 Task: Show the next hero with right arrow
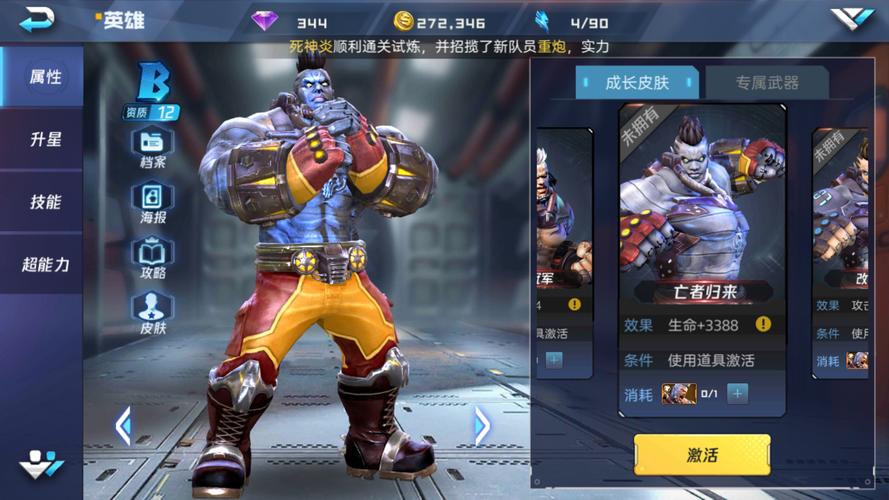(x=482, y=426)
